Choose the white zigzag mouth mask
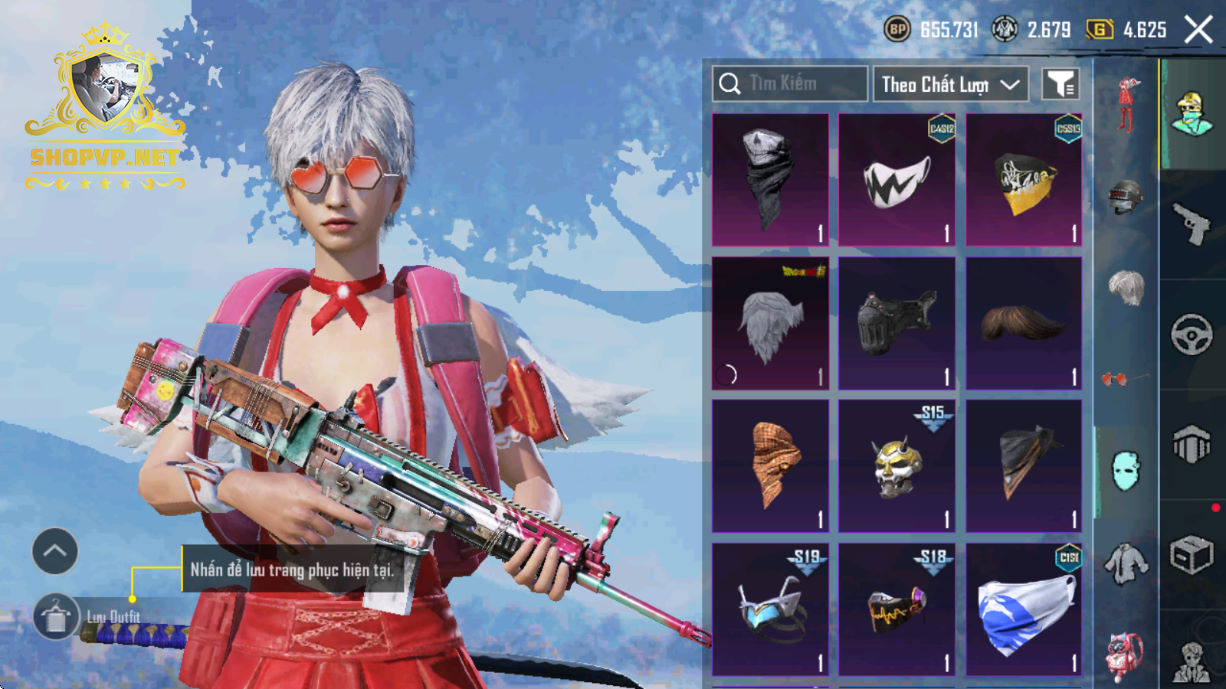The width and height of the screenshot is (1226, 689). coord(897,180)
